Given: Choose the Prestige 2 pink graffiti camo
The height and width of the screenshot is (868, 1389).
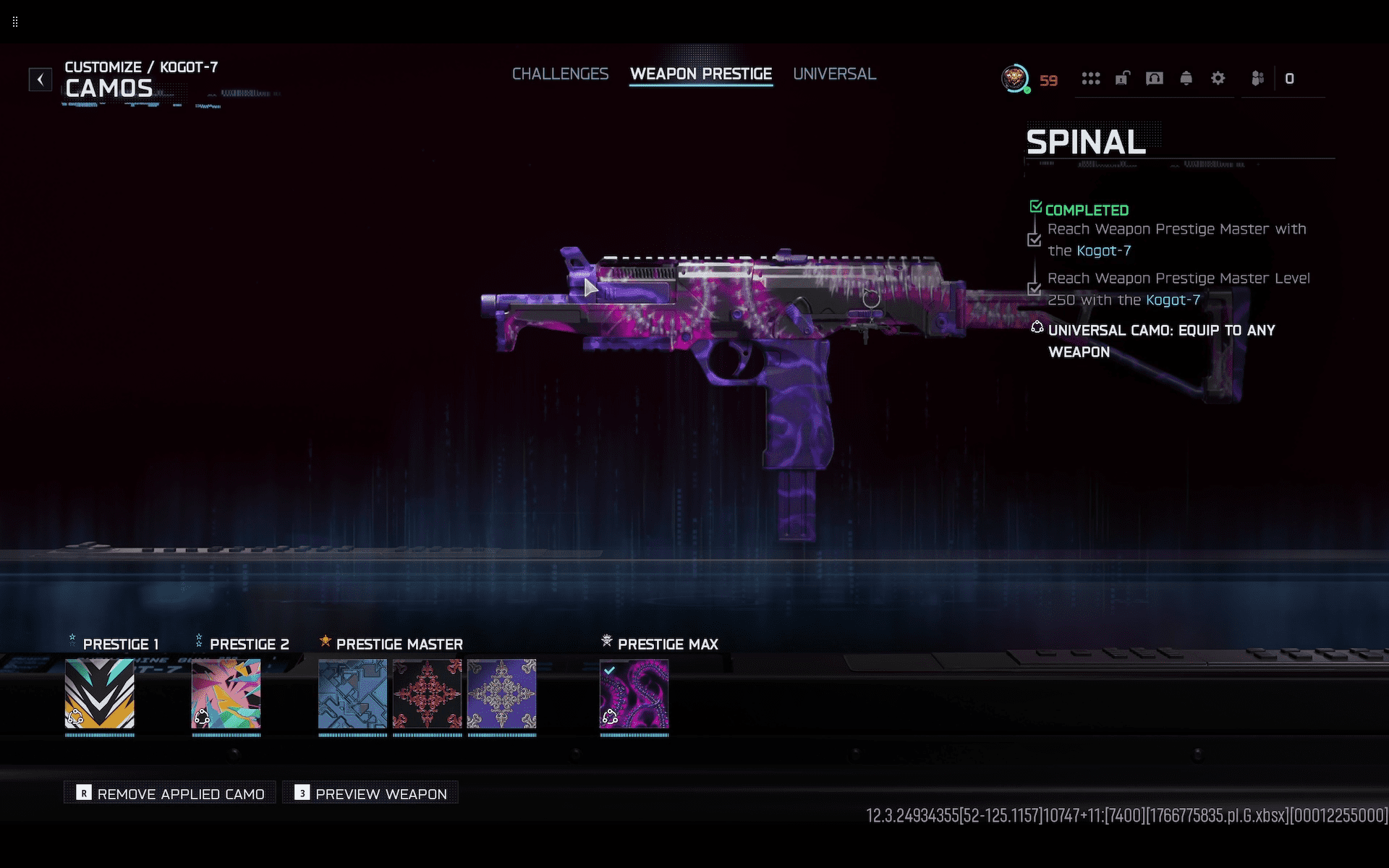Looking at the screenshot, I should coord(226,694).
